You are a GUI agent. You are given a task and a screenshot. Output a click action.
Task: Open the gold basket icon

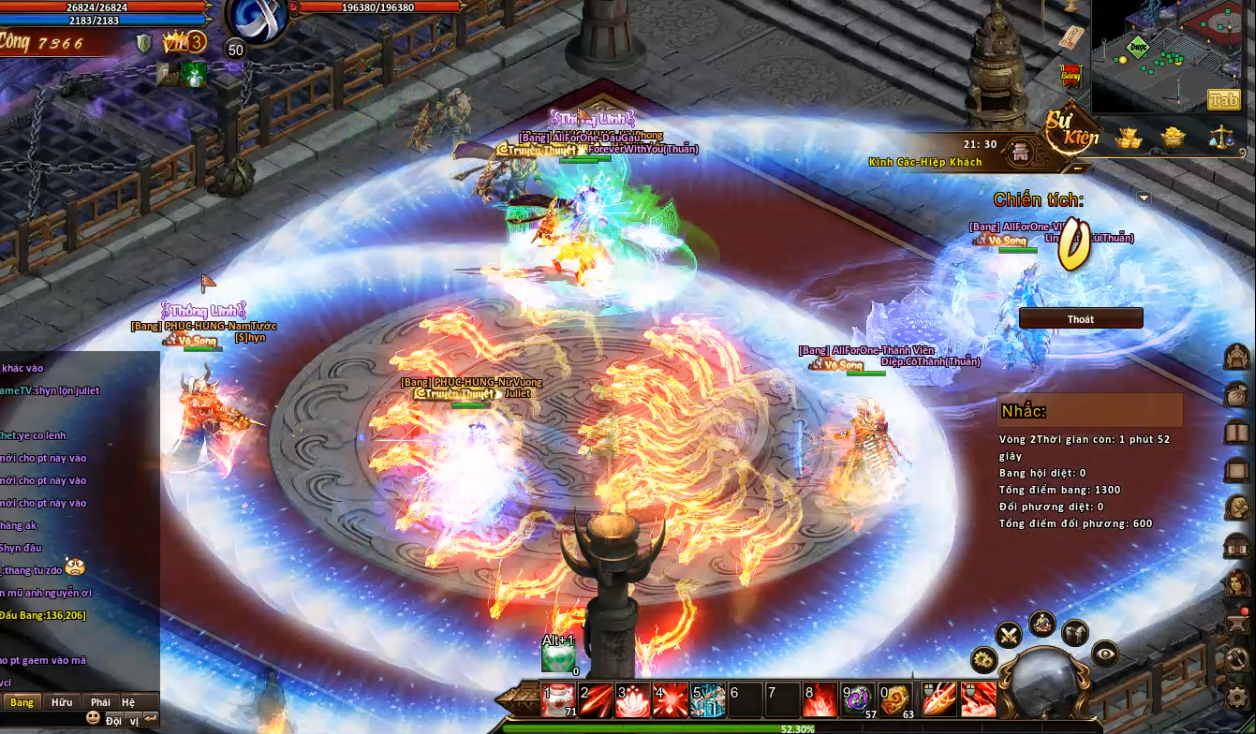click(x=1173, y=137)
